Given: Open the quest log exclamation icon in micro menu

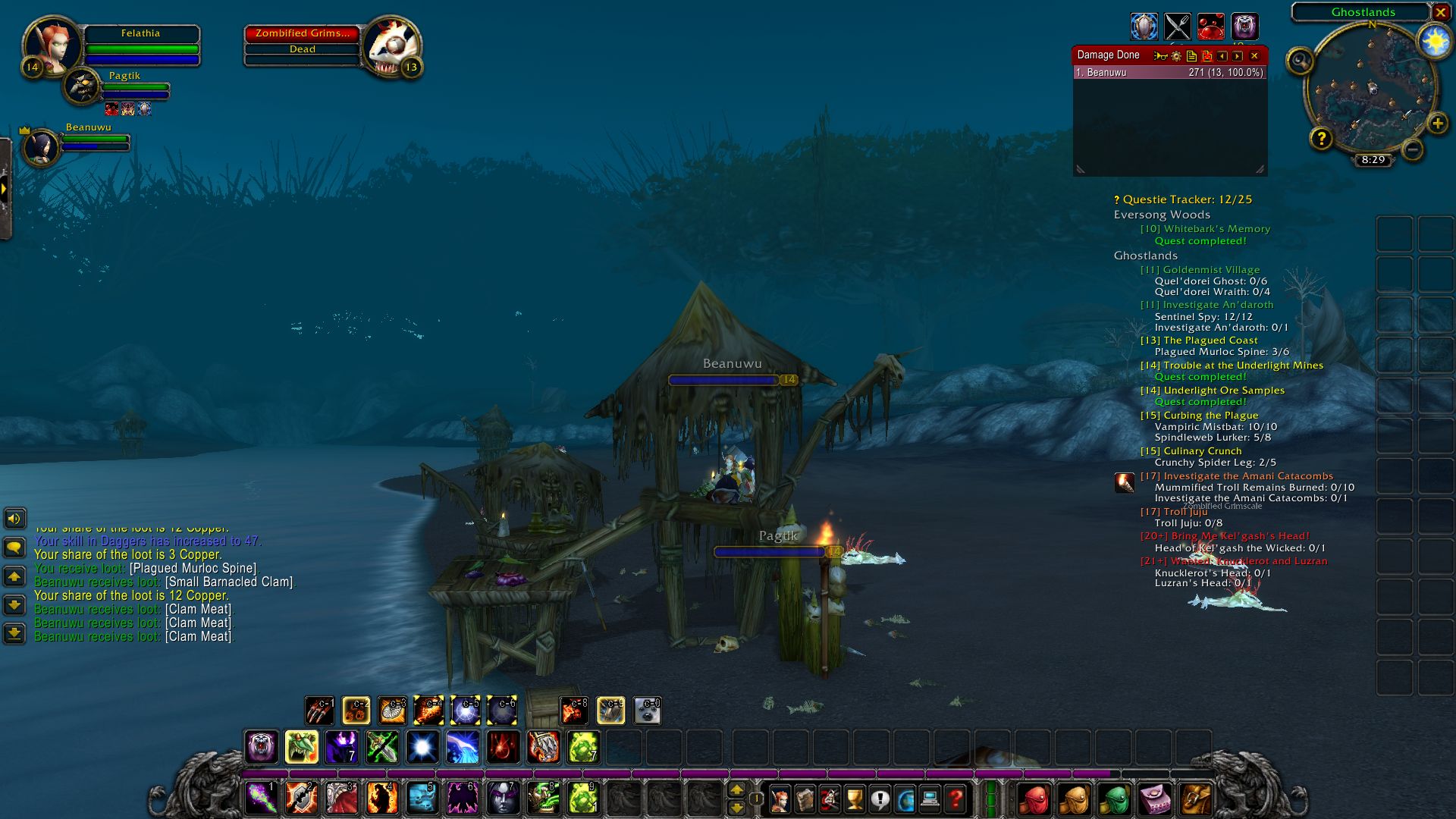Looking at the screenshot, I should (880, 798).
